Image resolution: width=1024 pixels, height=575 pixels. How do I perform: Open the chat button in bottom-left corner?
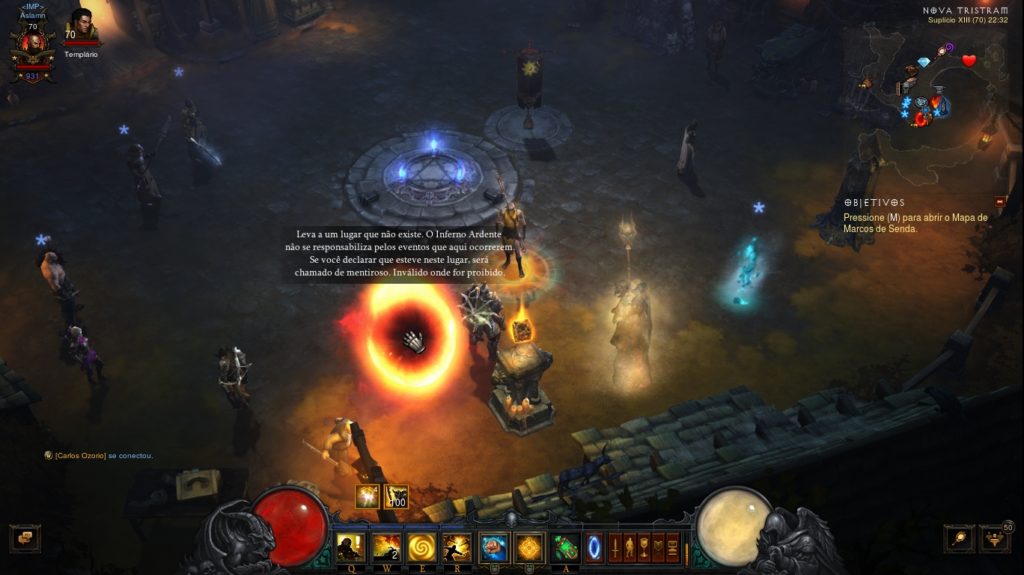pyautogui.click(x=24, y=538)
